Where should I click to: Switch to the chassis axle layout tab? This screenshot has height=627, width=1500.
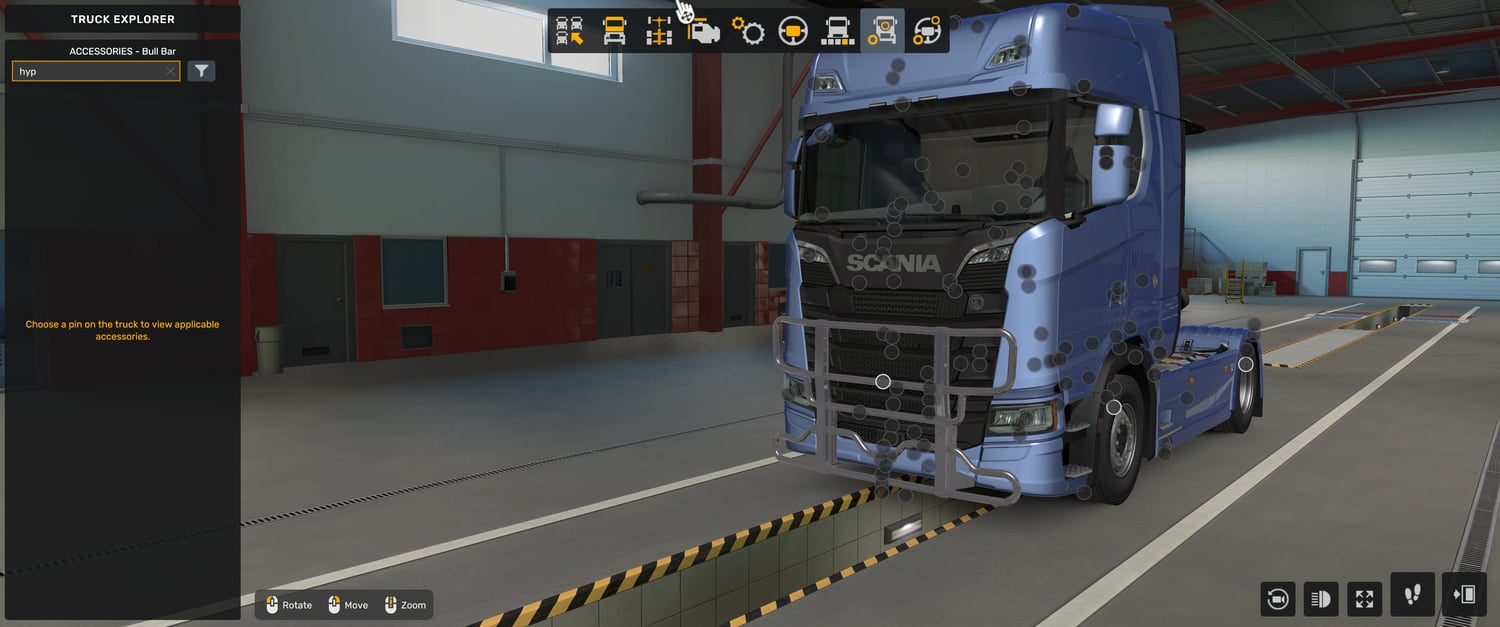pos(659,31)
